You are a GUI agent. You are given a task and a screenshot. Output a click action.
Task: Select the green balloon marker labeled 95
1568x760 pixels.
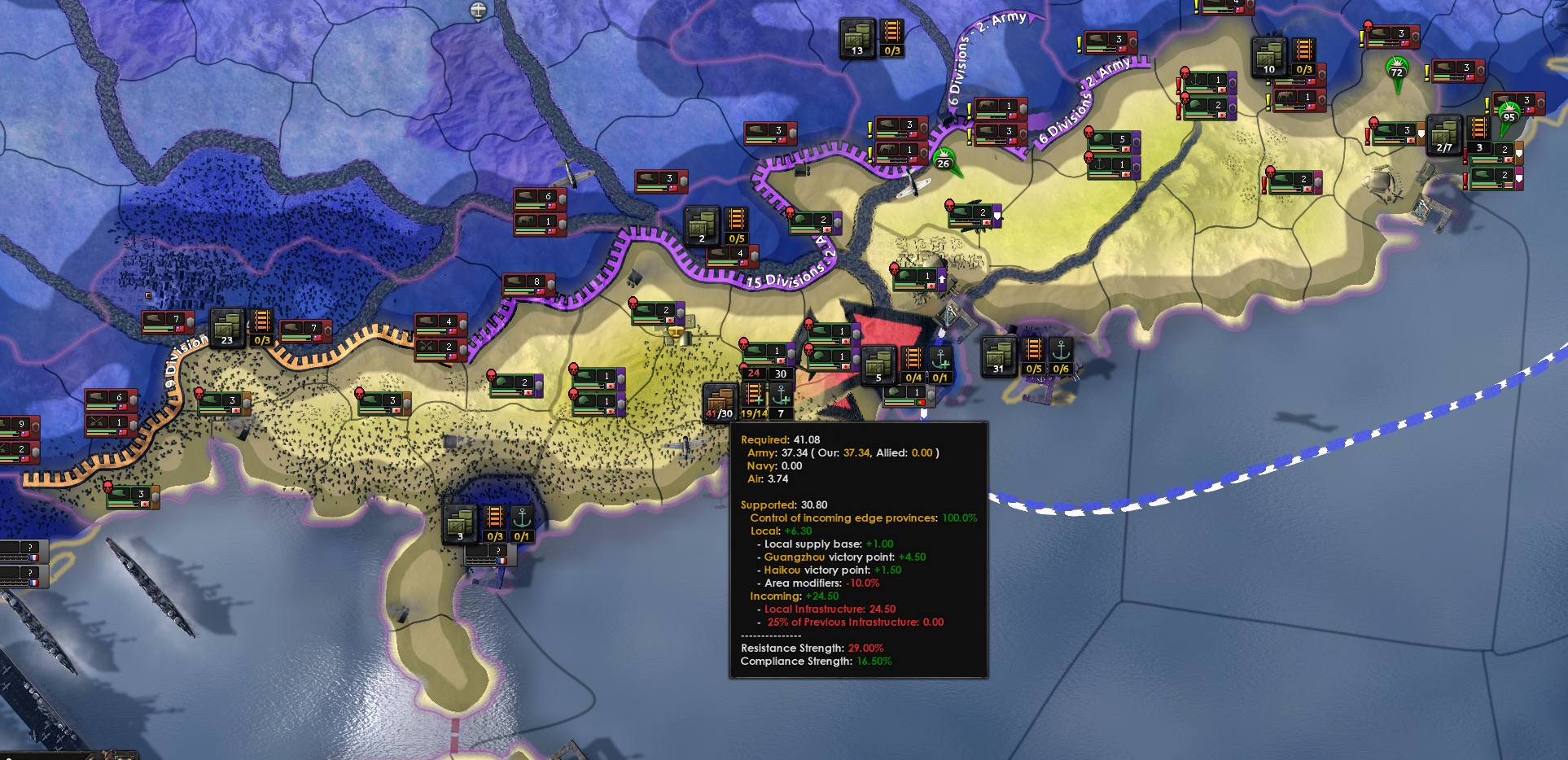[x=1508, y=116]
